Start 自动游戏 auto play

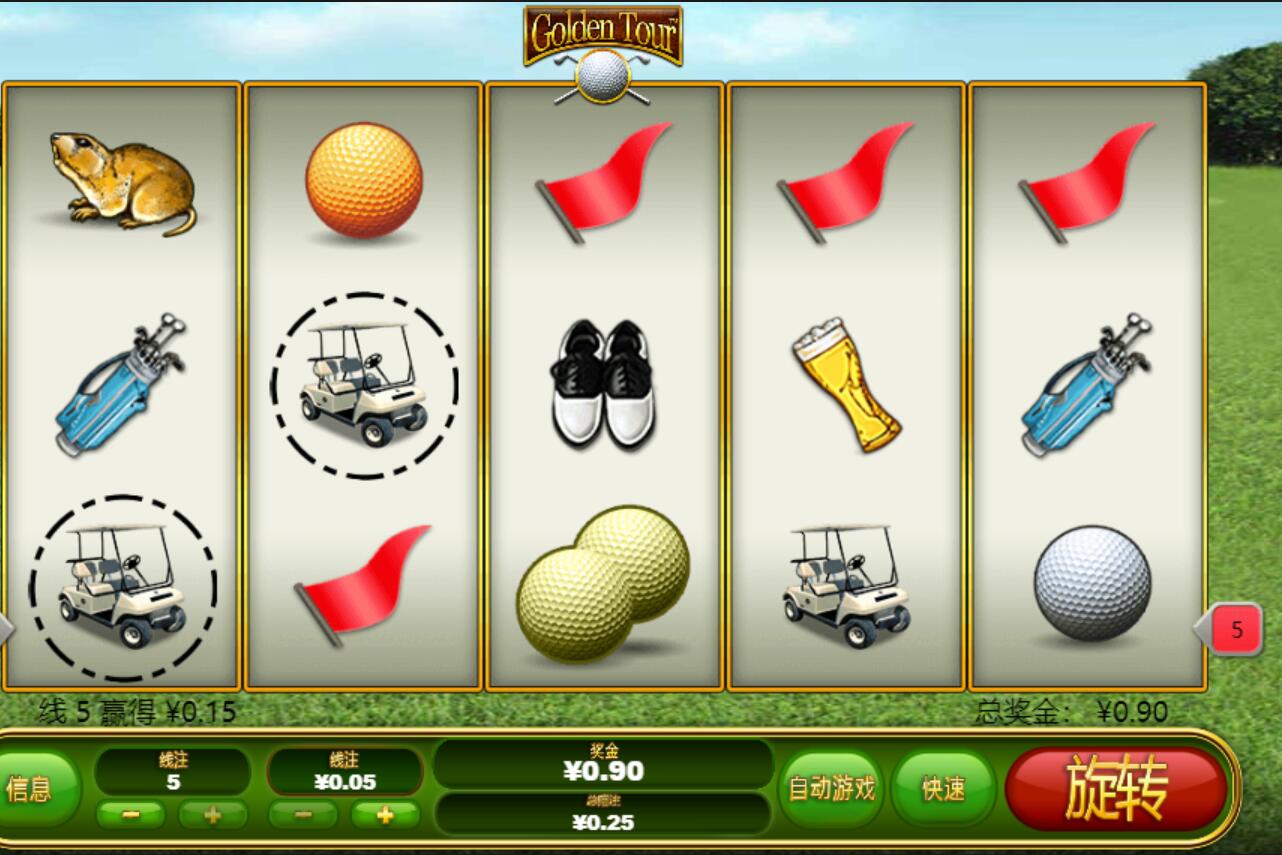pos(831,789)
